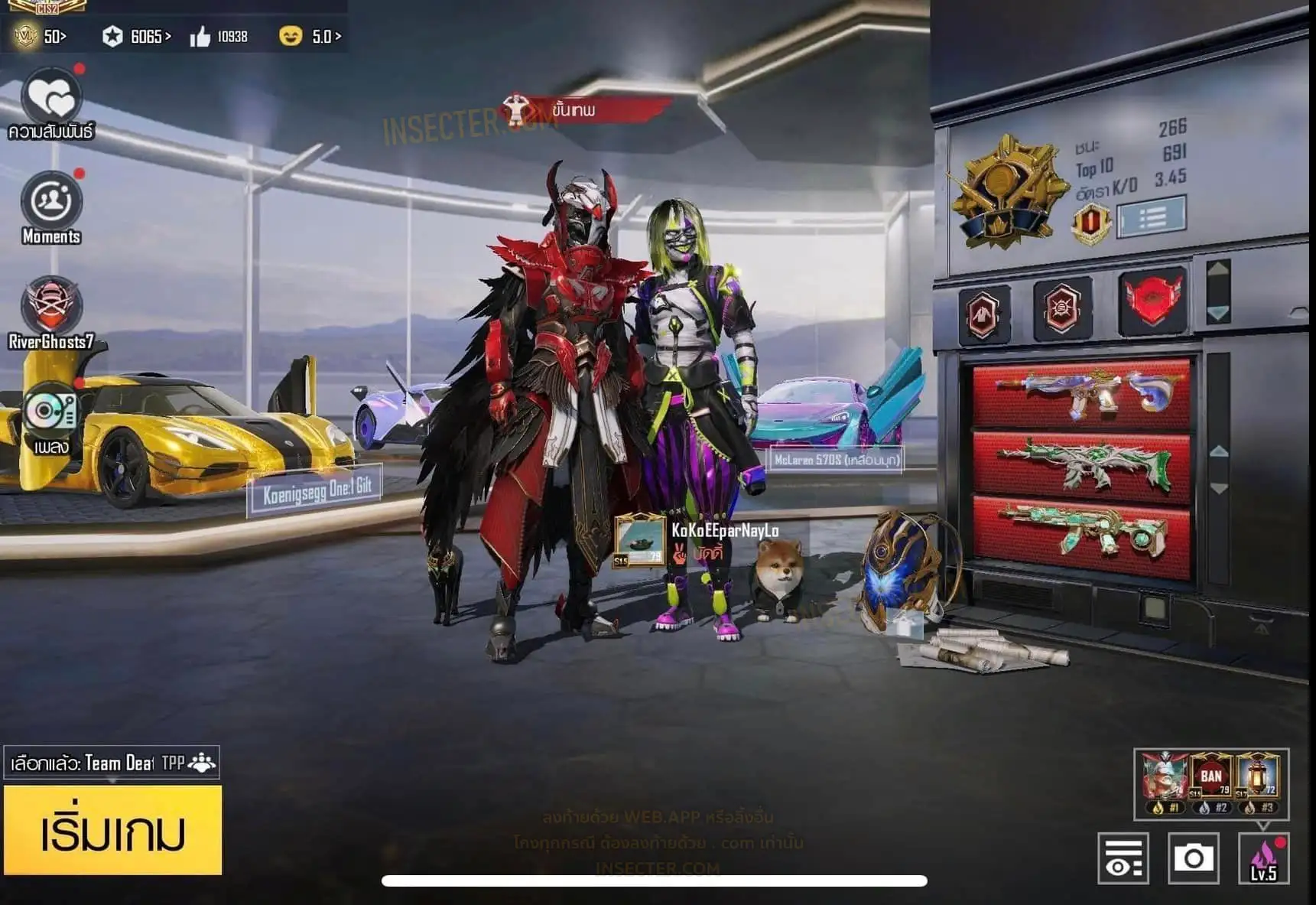
Task: Open the music disc menu
Action: (50, 412)
